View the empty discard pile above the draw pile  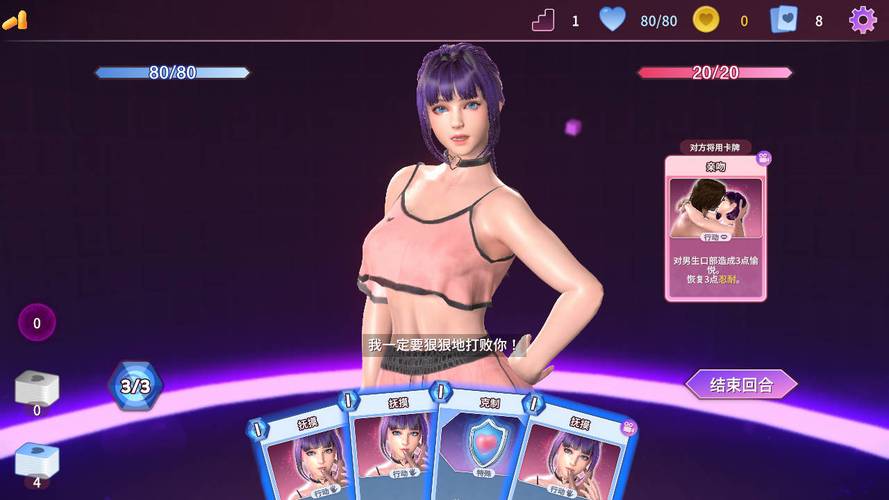[x=37, y=388]
